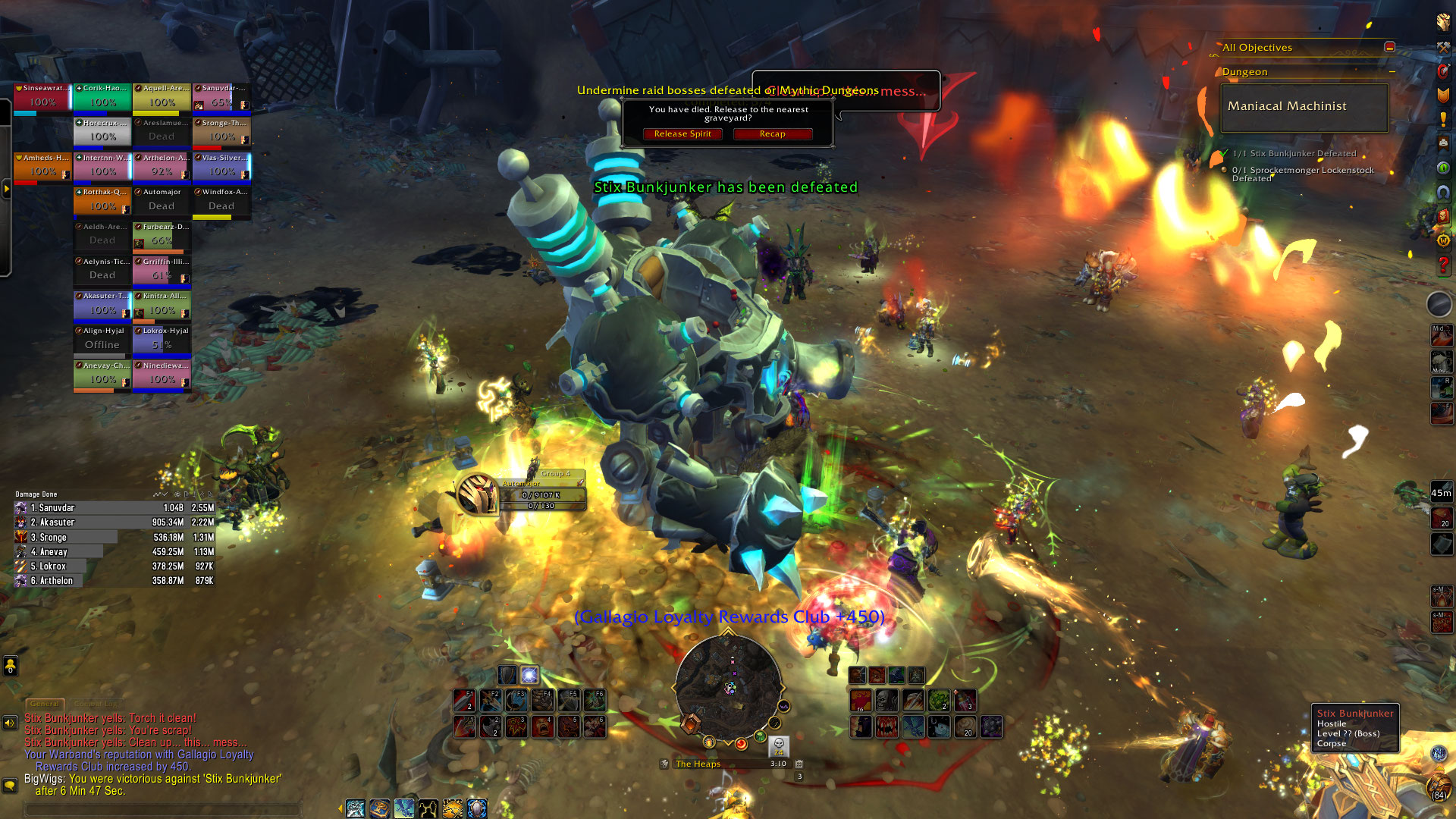1456x819 pixels.
Task: Open the minimap showing The Heaps
Action: [728, 687]
